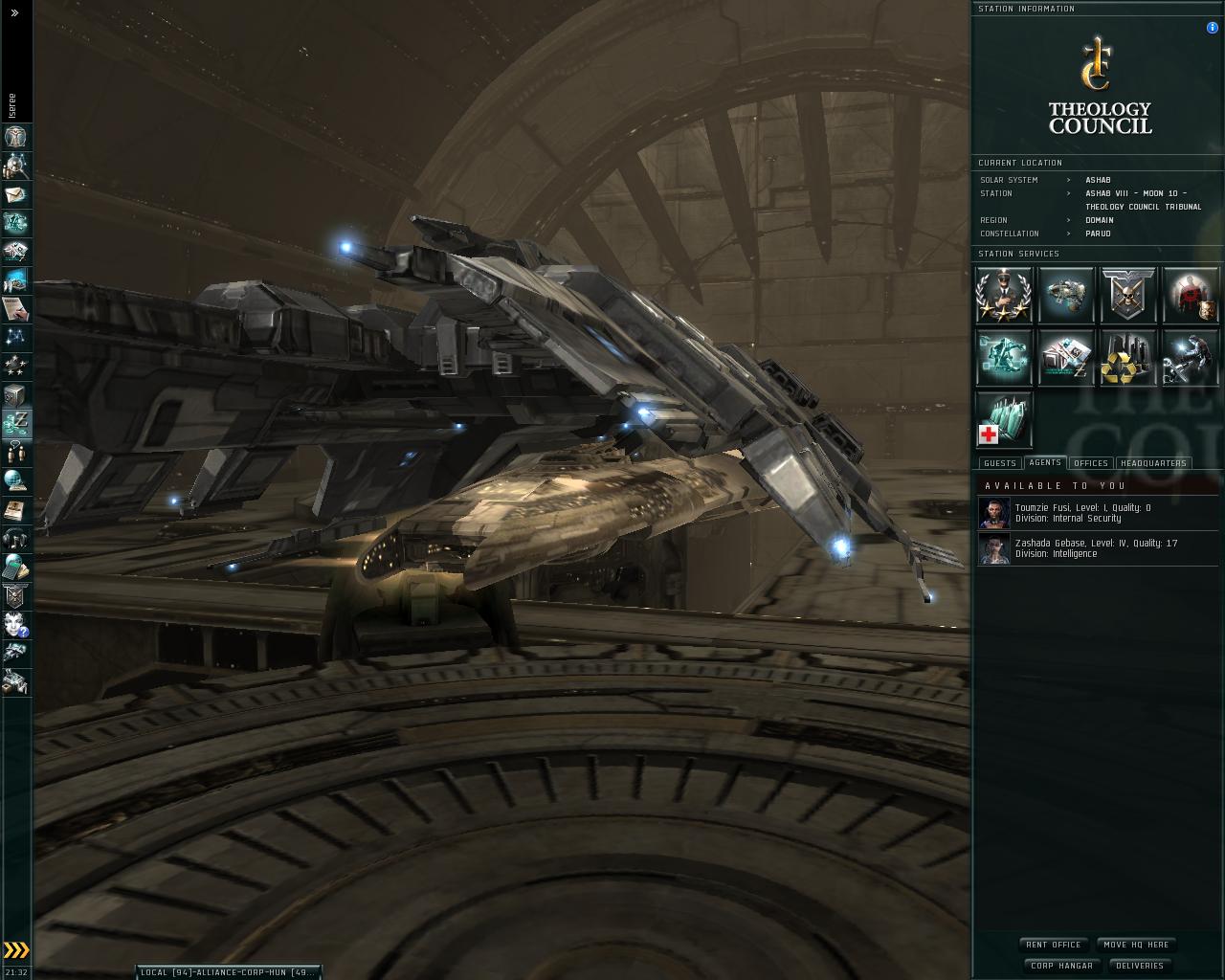Open the Rent Office dialog

[x=1053, y=945]
